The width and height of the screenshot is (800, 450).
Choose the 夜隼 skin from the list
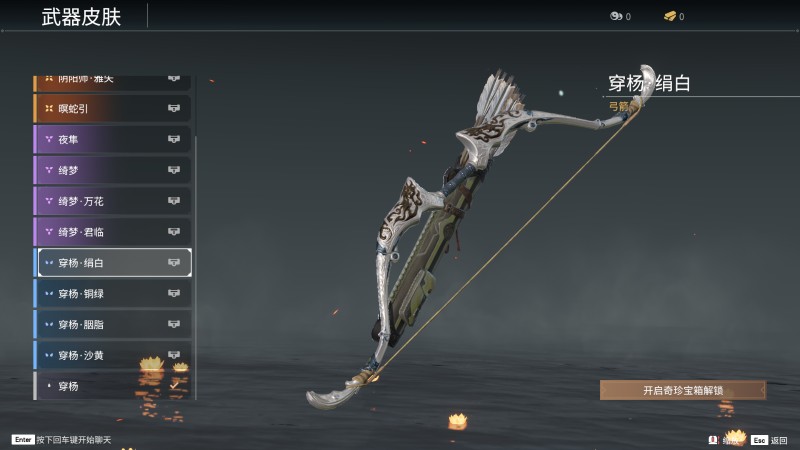pos(112,139)
